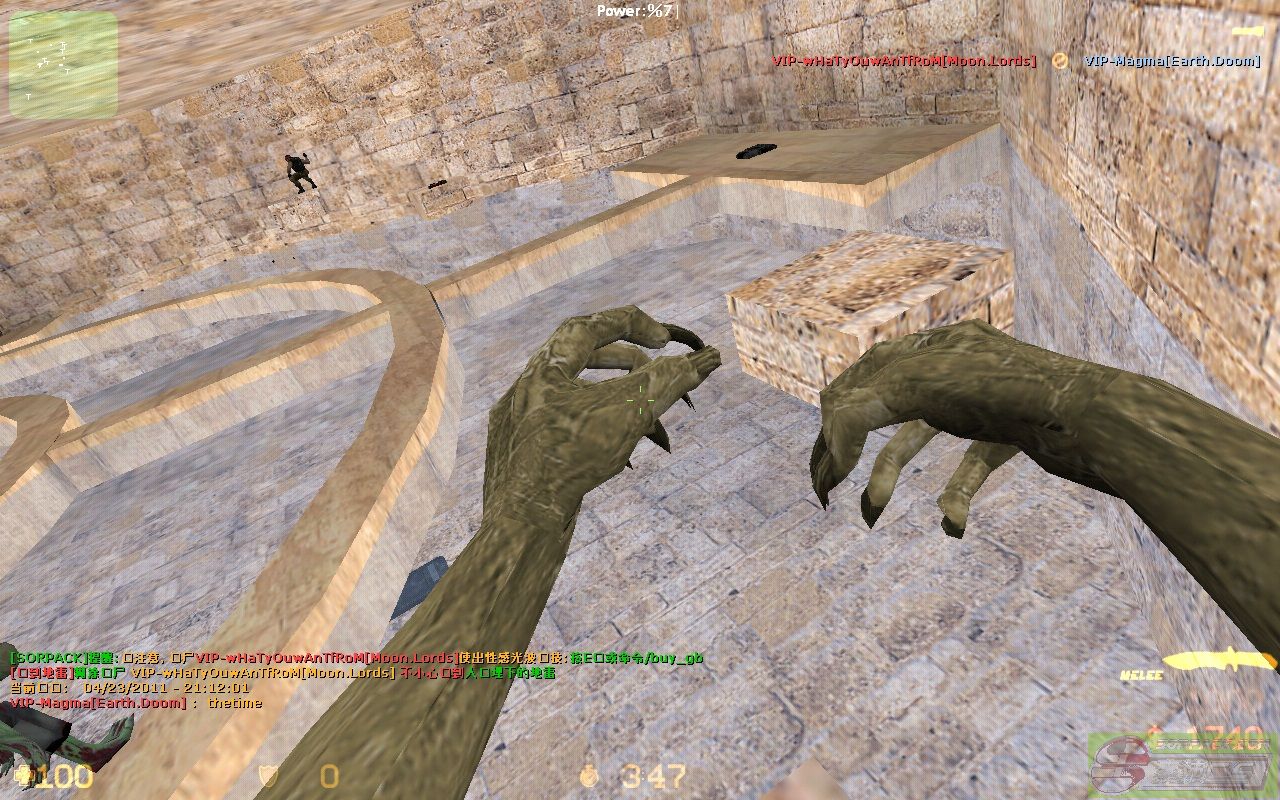Image resolution: width=1280 pixels, height=800 pixels.
Task: Click the green radar minimap
Action: 63,65
